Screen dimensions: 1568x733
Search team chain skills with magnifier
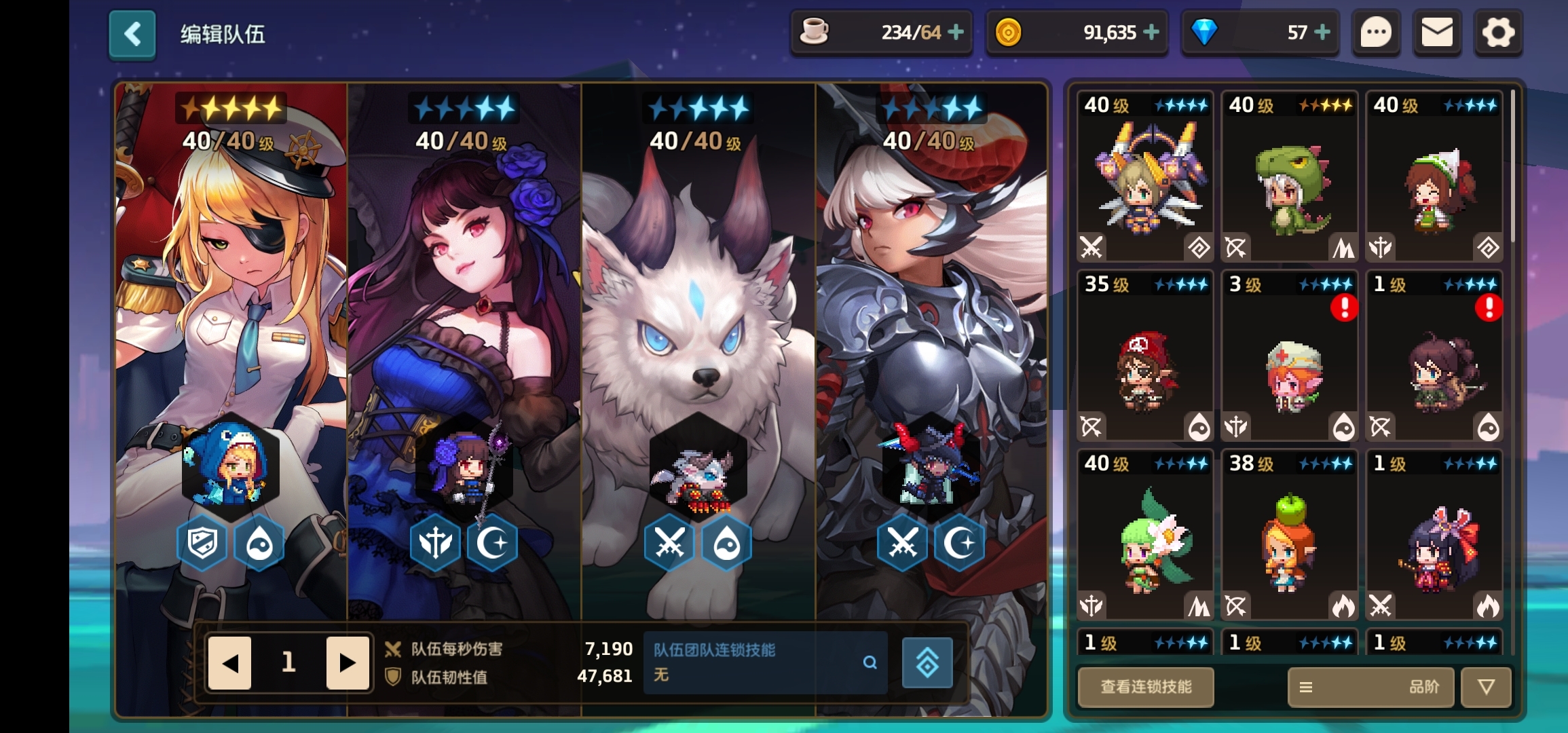point(870,662)
